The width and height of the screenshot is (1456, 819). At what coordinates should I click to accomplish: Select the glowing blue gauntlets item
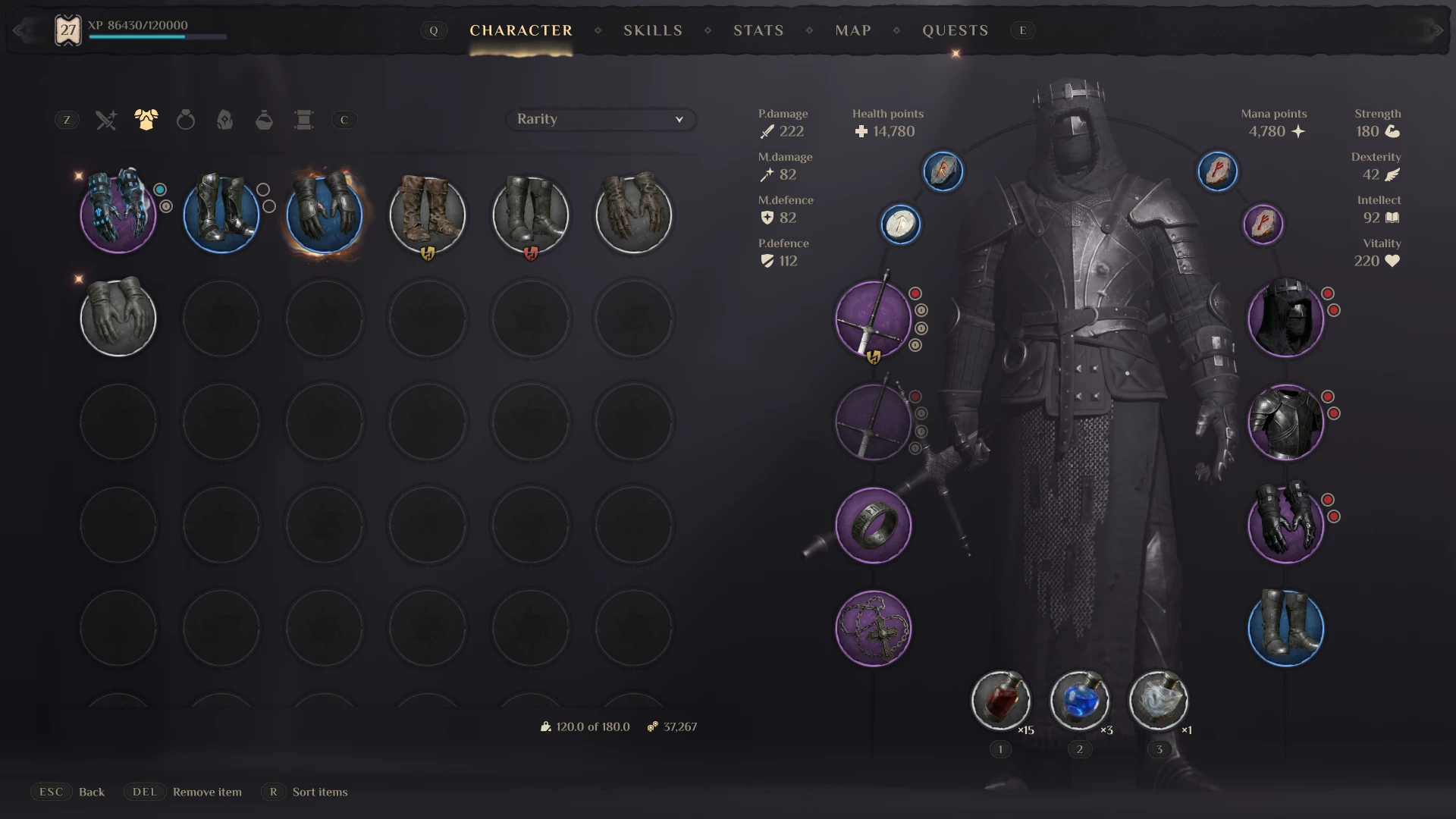118,215
